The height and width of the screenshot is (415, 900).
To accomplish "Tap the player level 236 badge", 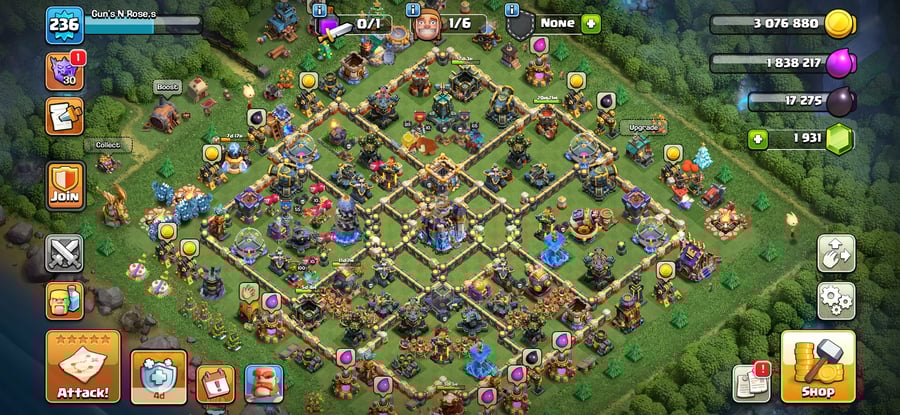I will [x=63, y=25].
